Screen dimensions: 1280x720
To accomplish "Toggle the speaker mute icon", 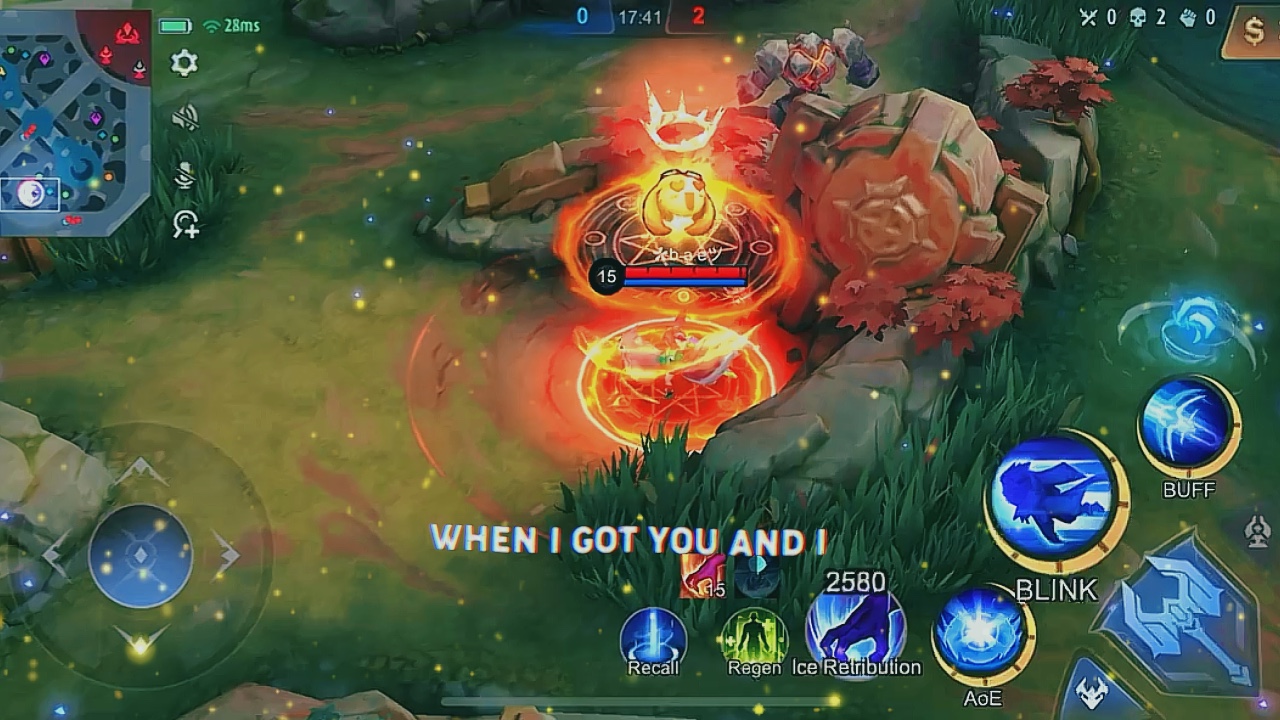I will pyautogui.click(x=184, y=120).
